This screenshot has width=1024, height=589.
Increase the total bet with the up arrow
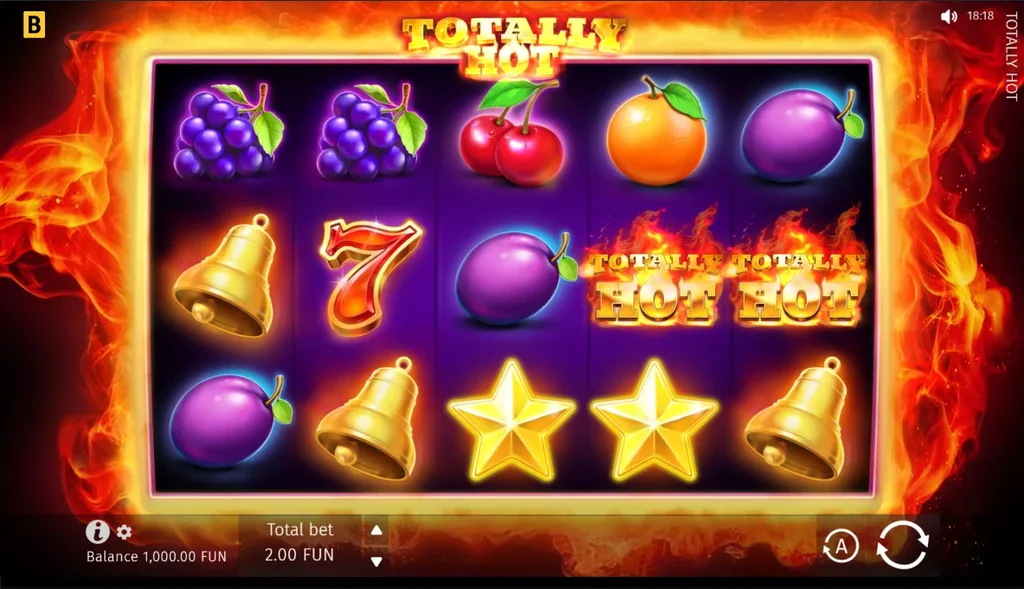point(376,531)
